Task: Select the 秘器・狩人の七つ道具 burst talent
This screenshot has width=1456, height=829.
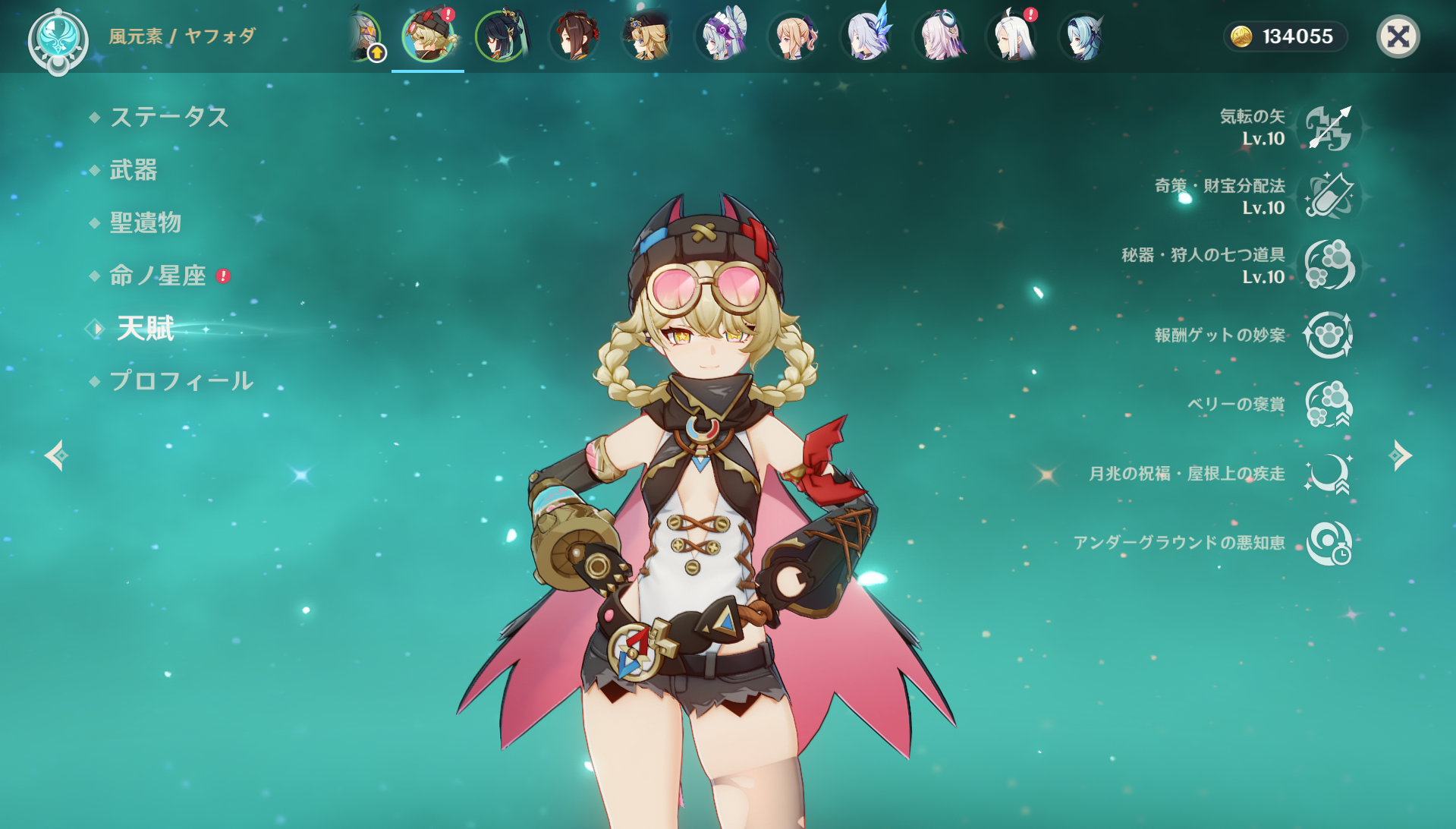Action: 1328,266
